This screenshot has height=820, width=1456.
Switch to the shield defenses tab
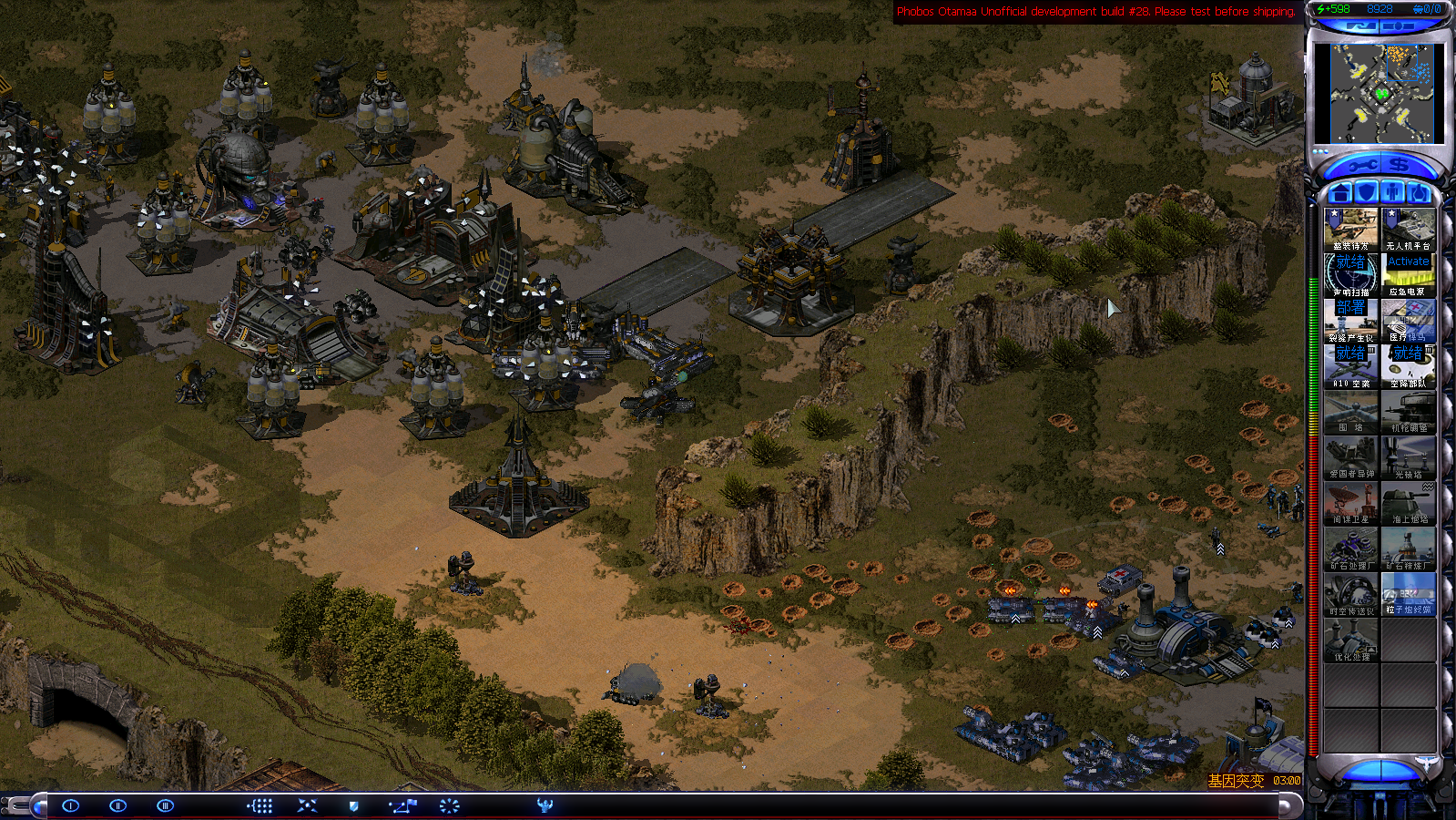[x=1366, y=193]
